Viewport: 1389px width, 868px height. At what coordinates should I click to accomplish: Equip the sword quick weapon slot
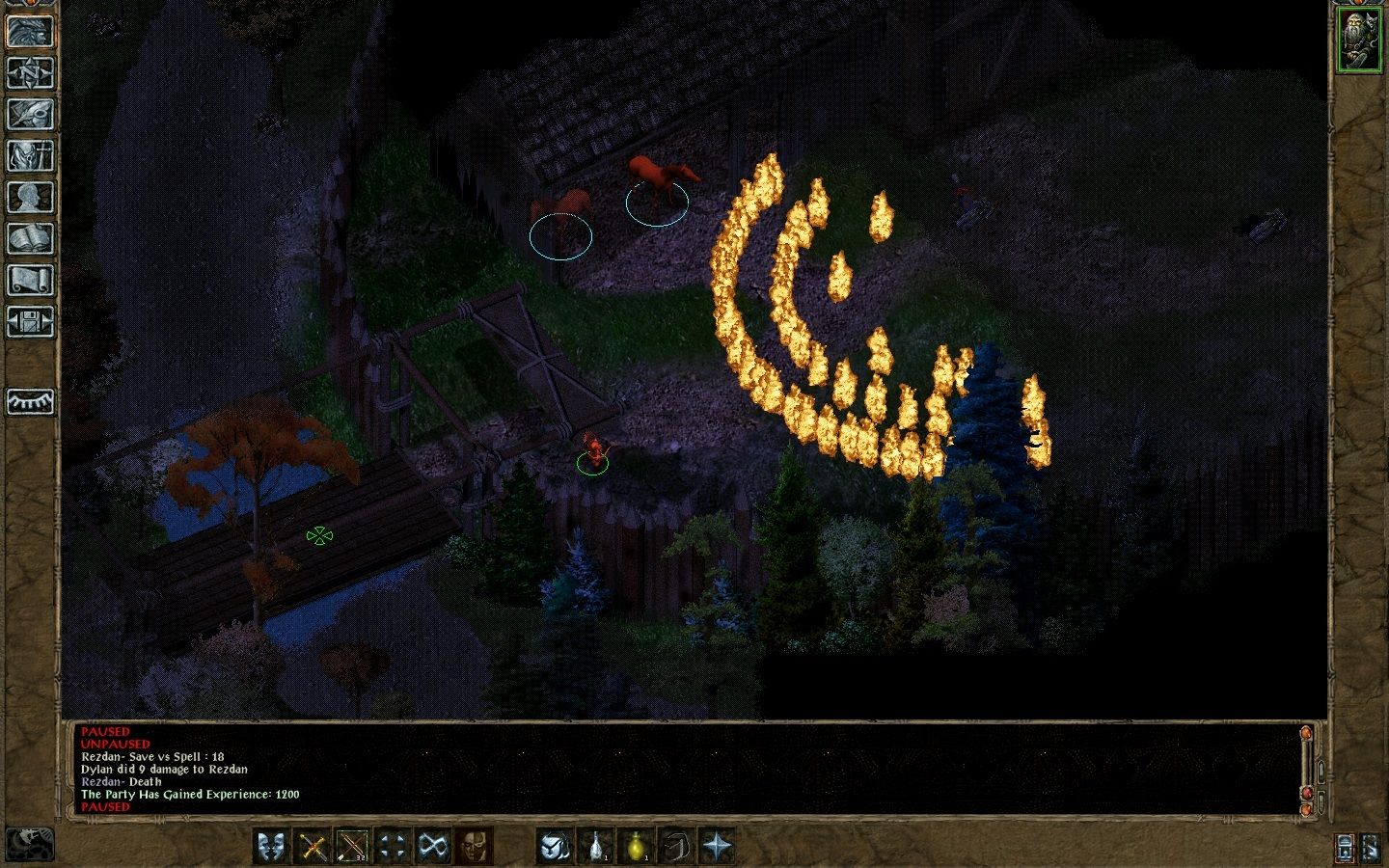[x=313, y=847]
